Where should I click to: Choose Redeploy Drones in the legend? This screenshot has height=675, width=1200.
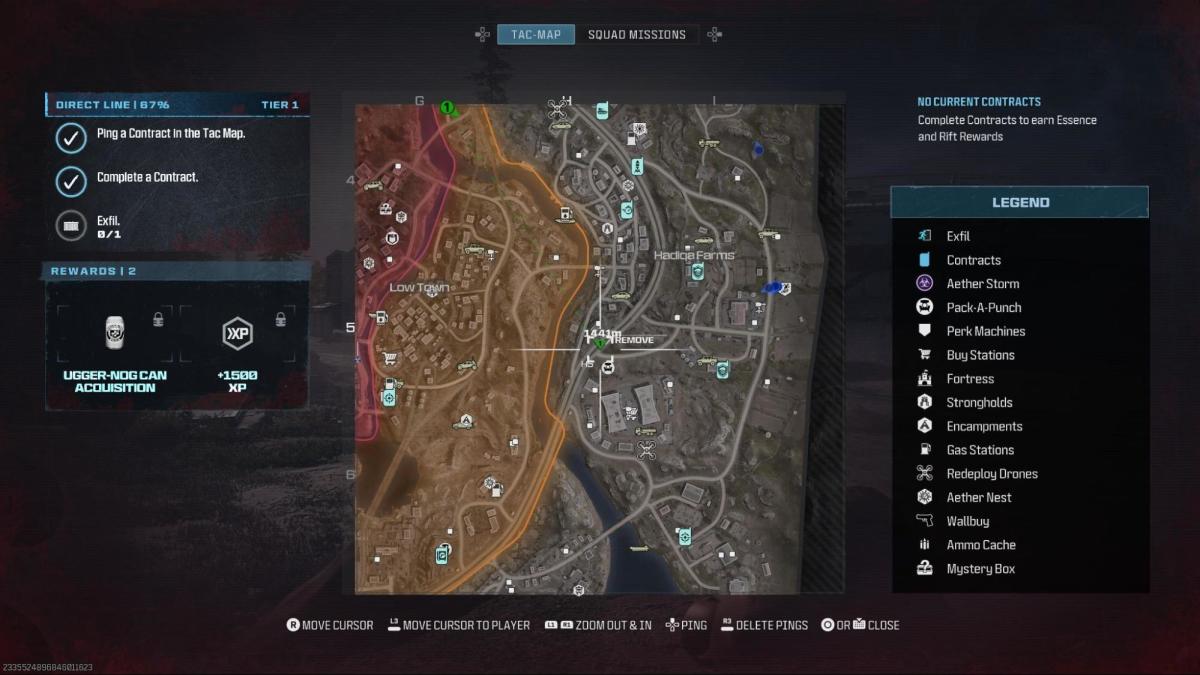click(x=991, y=474)
